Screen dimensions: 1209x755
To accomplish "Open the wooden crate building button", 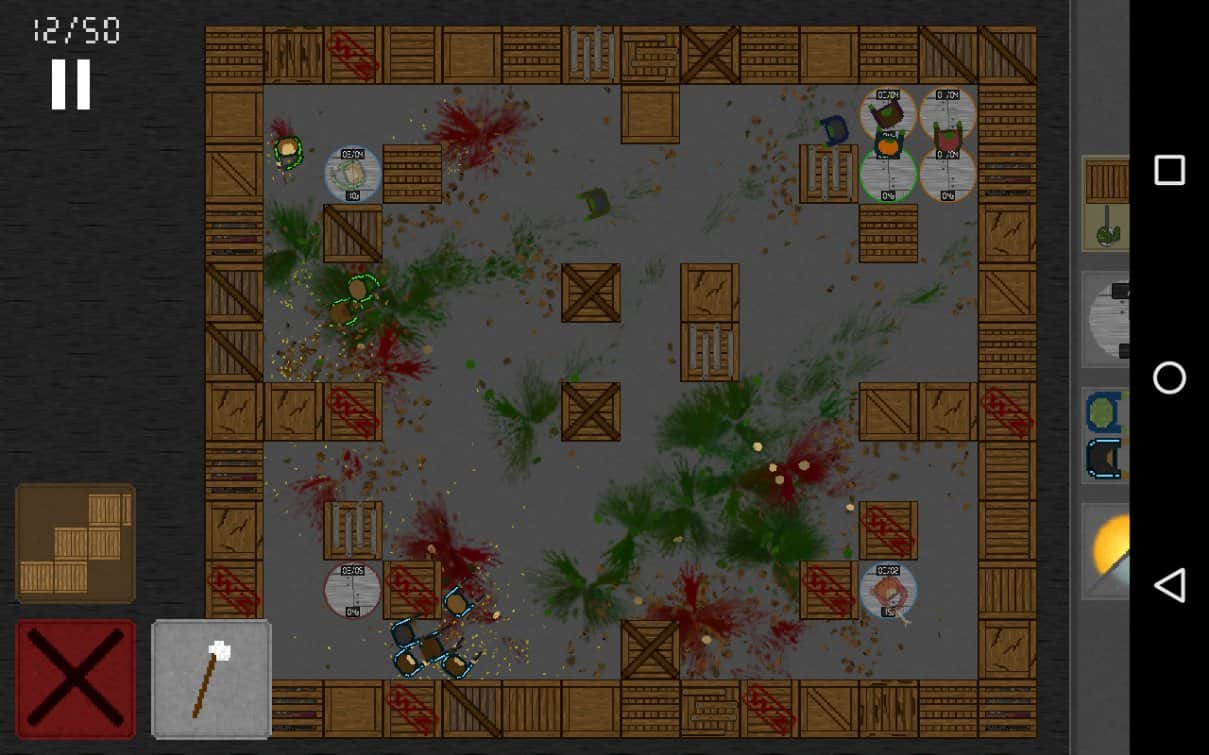I will coord(75,543).
